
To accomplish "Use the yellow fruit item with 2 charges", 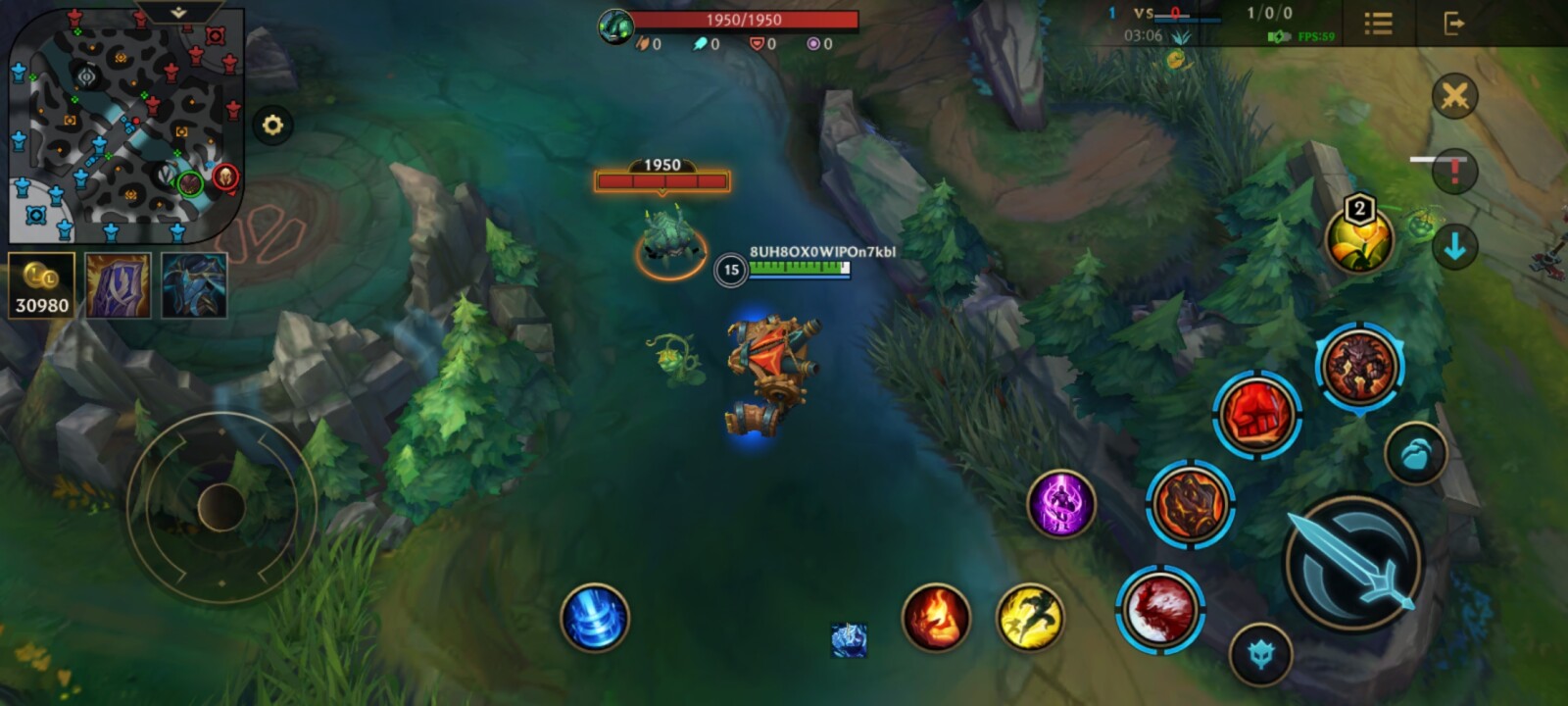I will [x=1358, y=239].
